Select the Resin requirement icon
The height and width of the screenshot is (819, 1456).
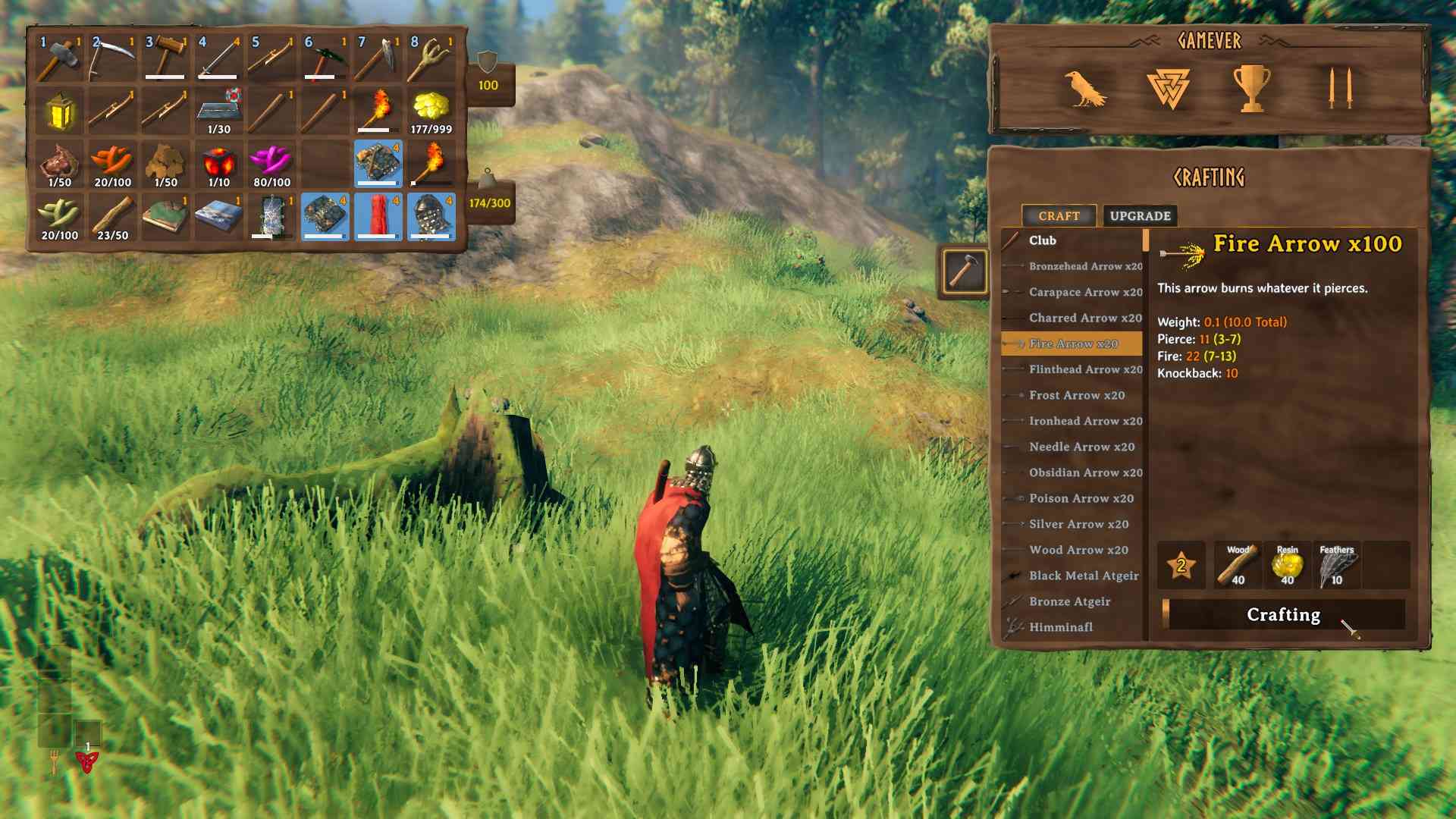[x=1287, y=565]
